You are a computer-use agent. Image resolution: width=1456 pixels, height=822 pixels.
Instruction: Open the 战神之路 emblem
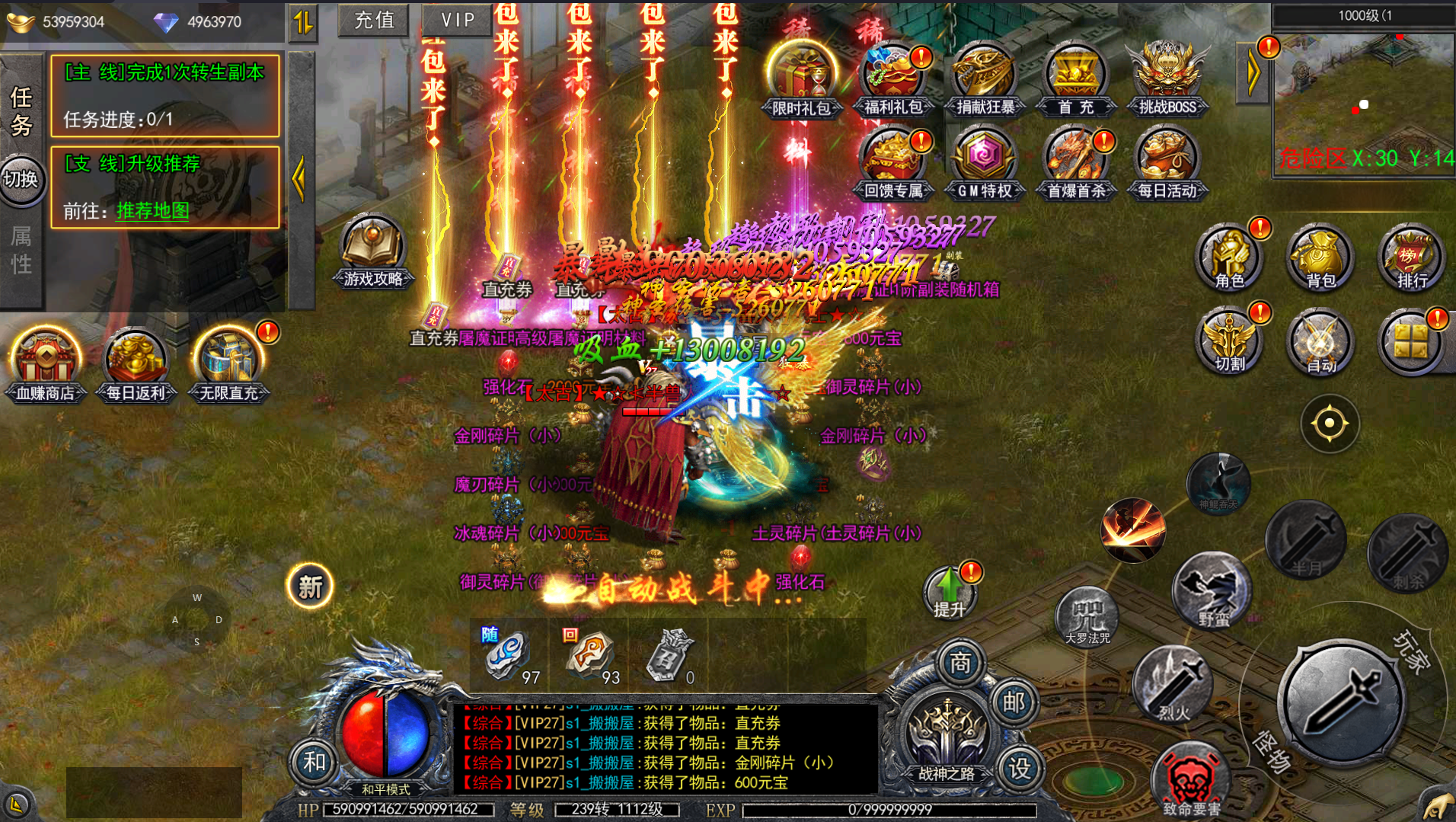point(947,735)
